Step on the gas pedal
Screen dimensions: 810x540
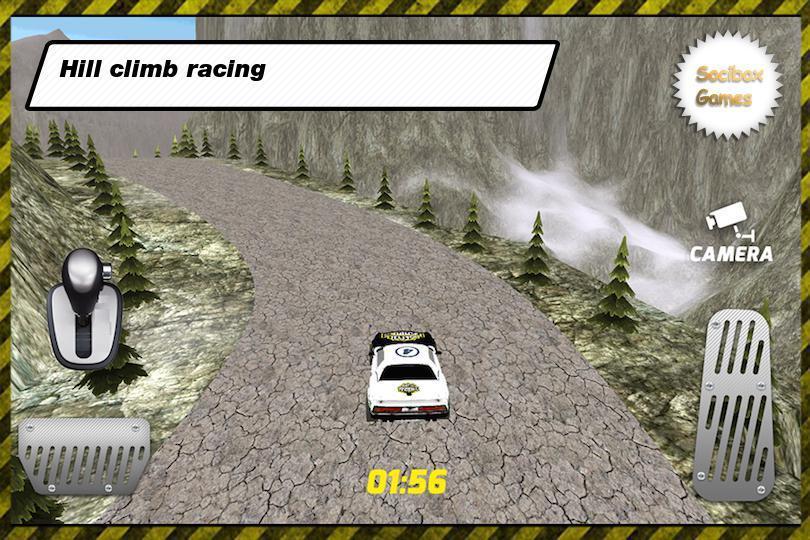(737, 403)
